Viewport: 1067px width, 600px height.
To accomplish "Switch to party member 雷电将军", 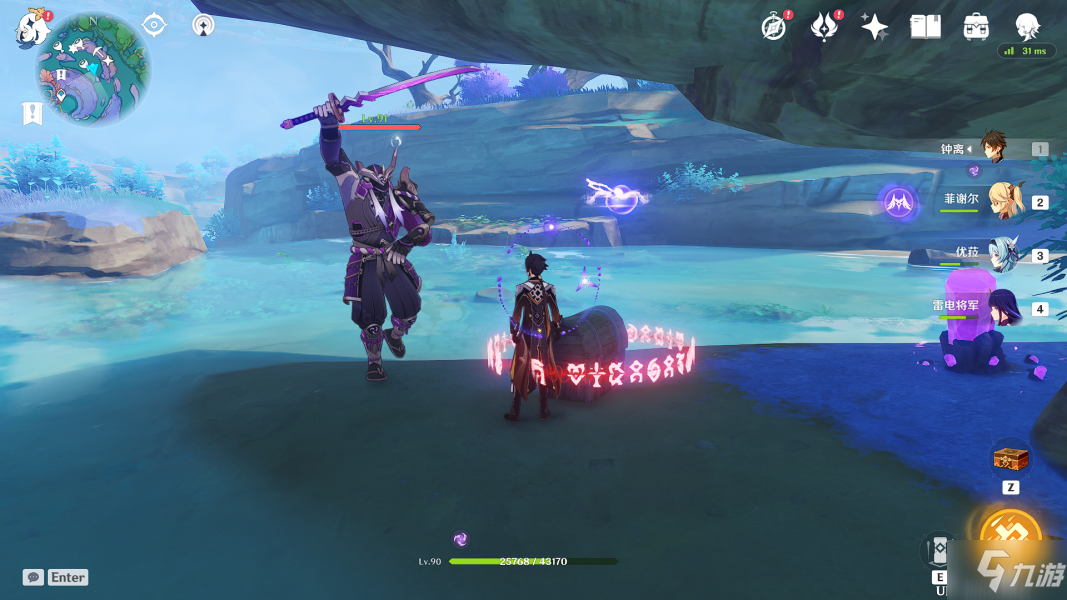I will (1003, 307).
